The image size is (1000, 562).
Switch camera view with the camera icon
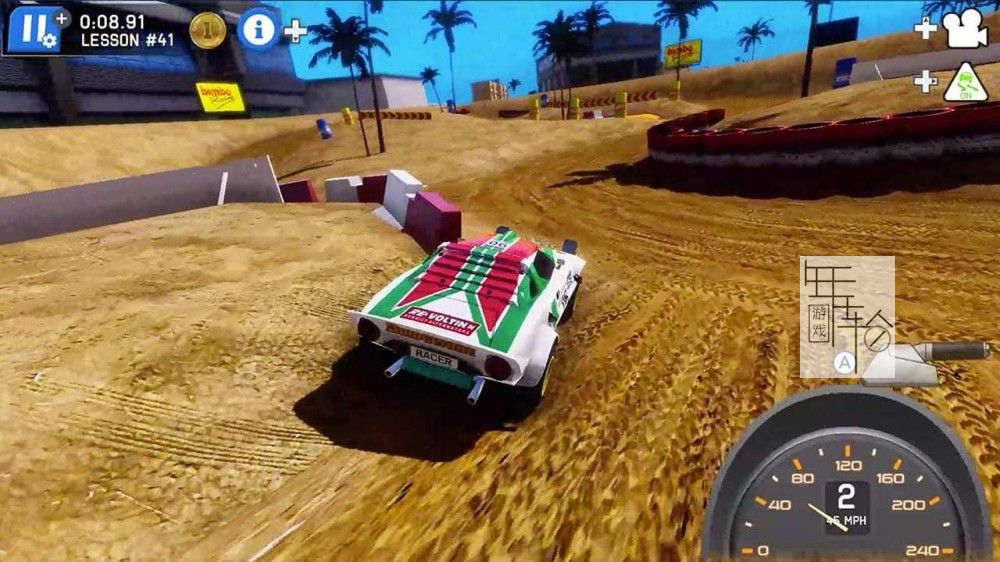964,30
